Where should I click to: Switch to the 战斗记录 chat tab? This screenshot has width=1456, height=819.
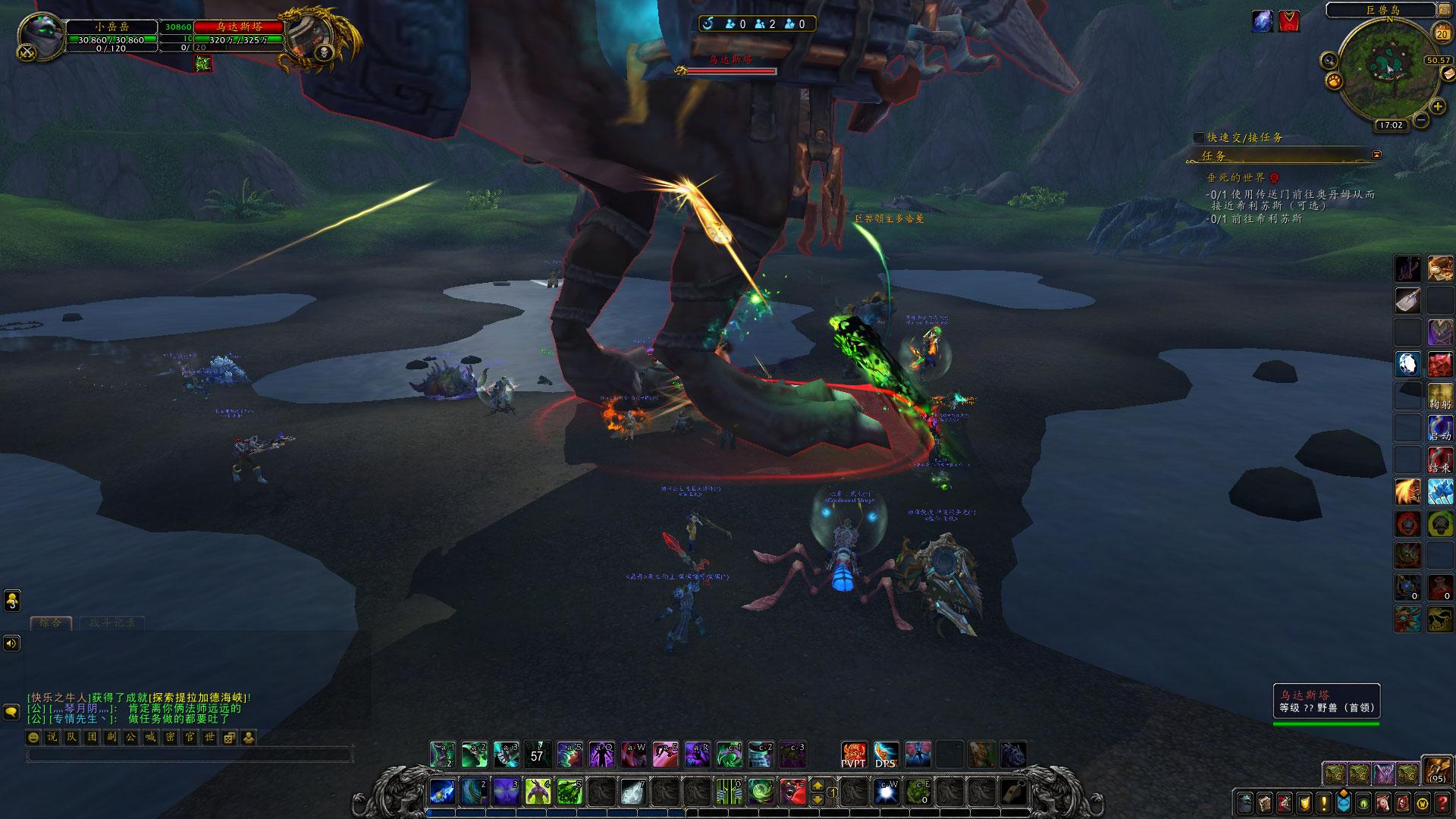point(112,623)
